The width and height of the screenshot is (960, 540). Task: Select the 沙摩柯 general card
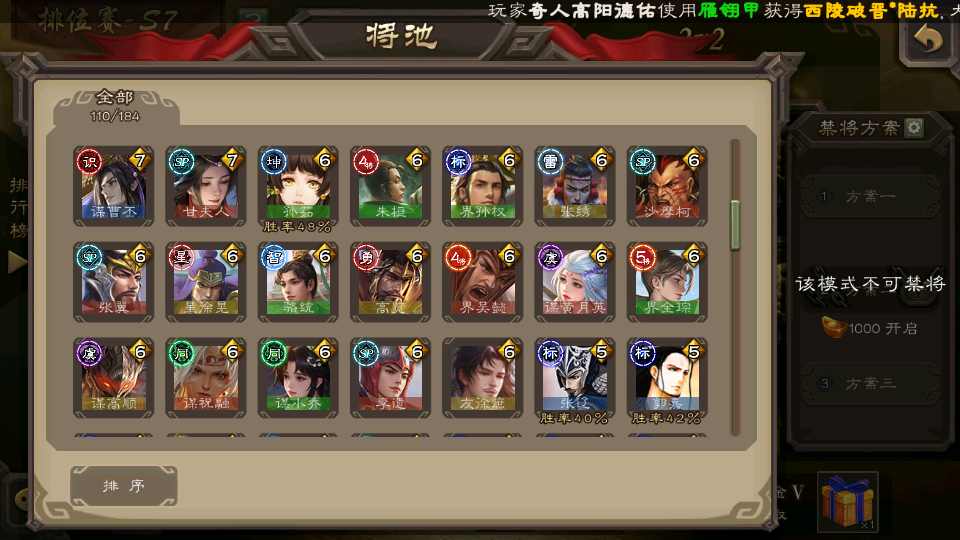[667, 187]
